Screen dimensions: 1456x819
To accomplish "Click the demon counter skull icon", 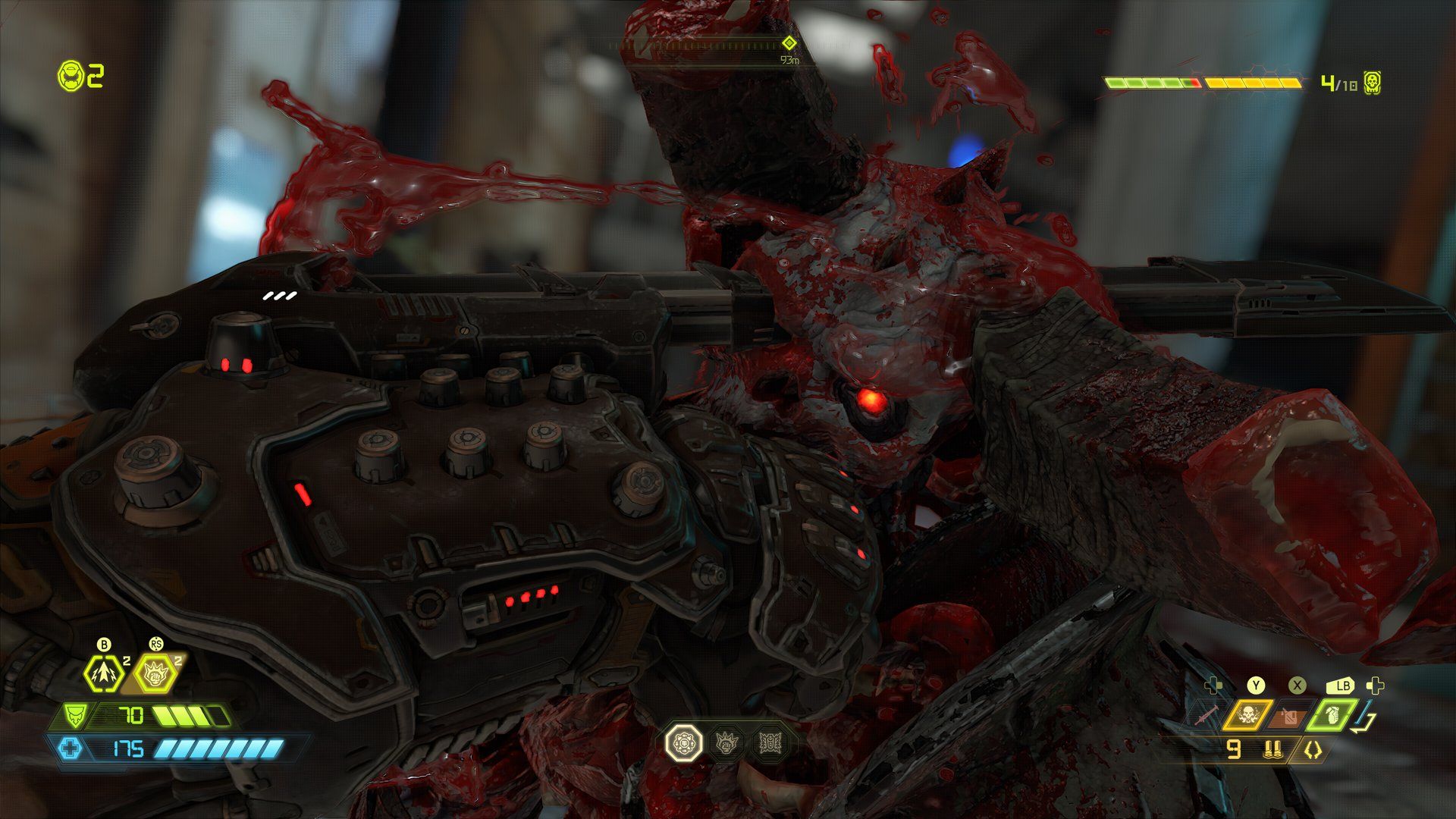I will point(1372,83).
